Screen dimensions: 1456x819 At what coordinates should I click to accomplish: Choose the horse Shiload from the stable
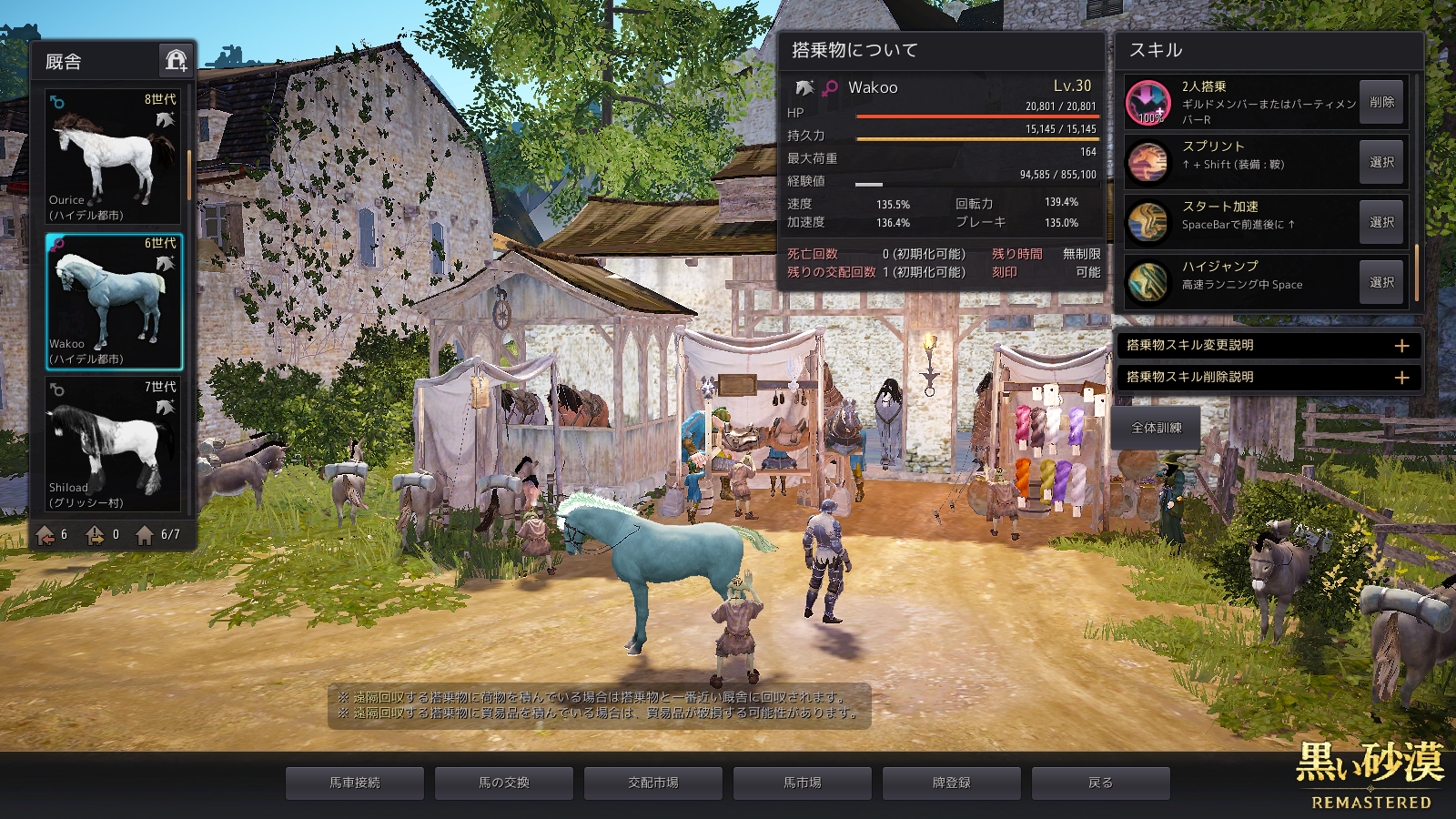coord(114,445)
